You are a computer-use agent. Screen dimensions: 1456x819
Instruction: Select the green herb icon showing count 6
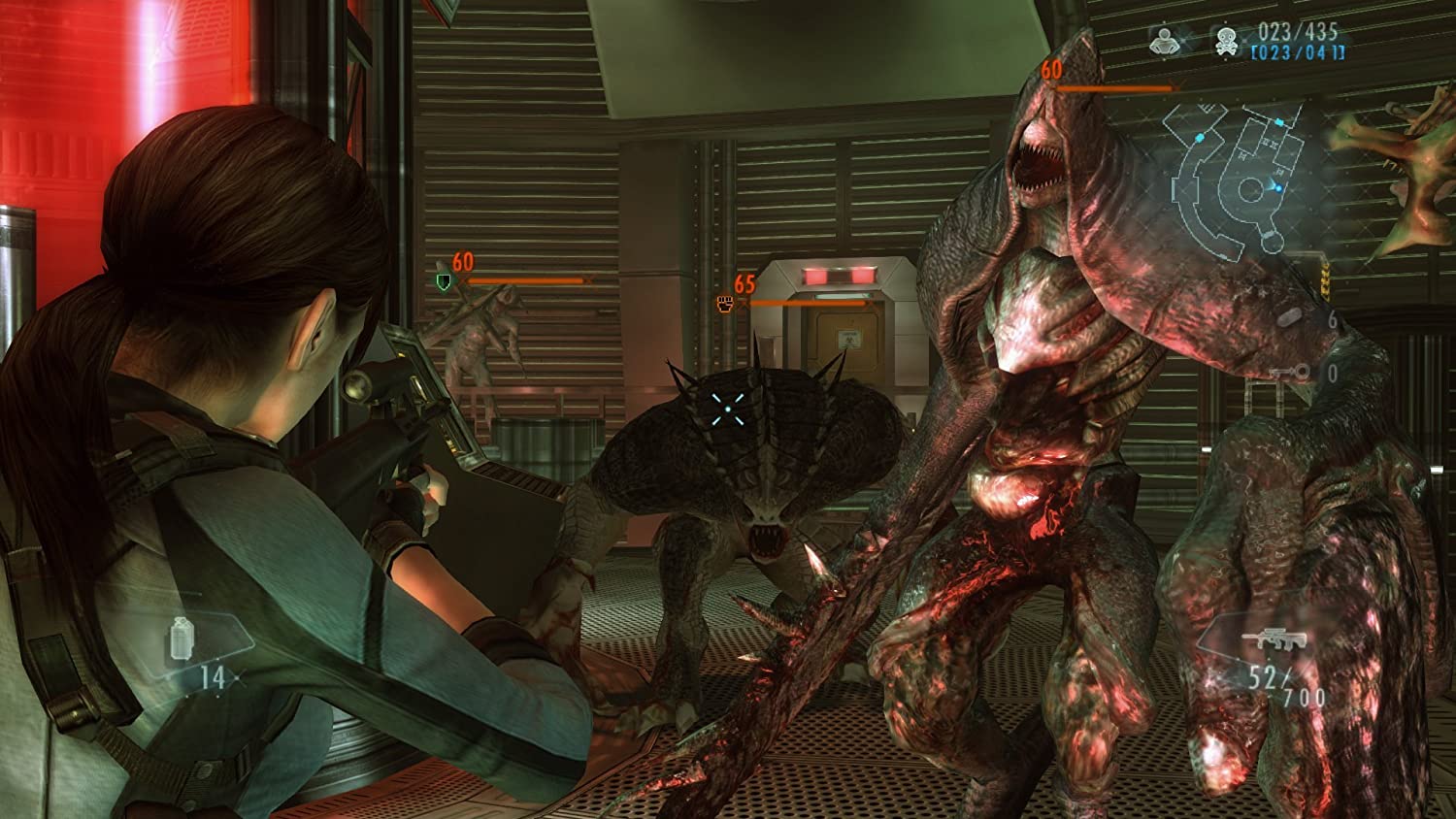coord(1291,316)
